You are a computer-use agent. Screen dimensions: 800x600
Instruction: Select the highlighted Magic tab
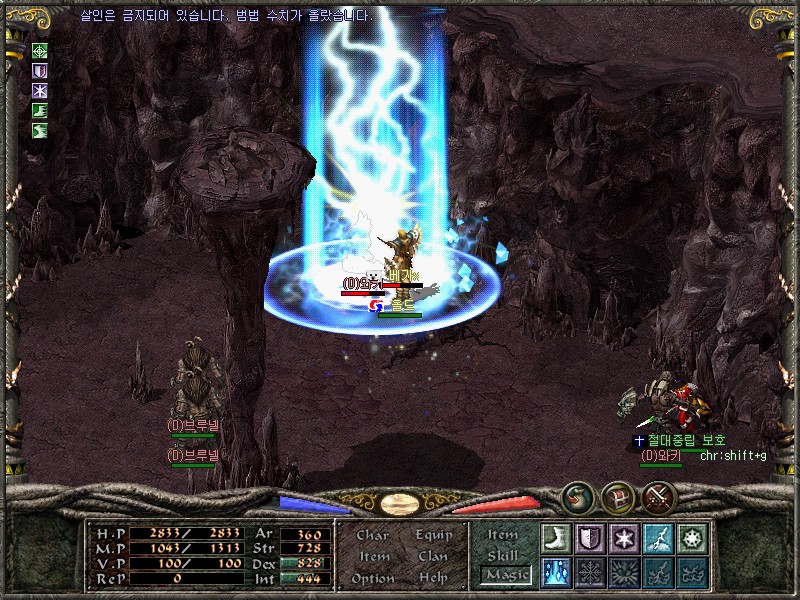[505, 575]
